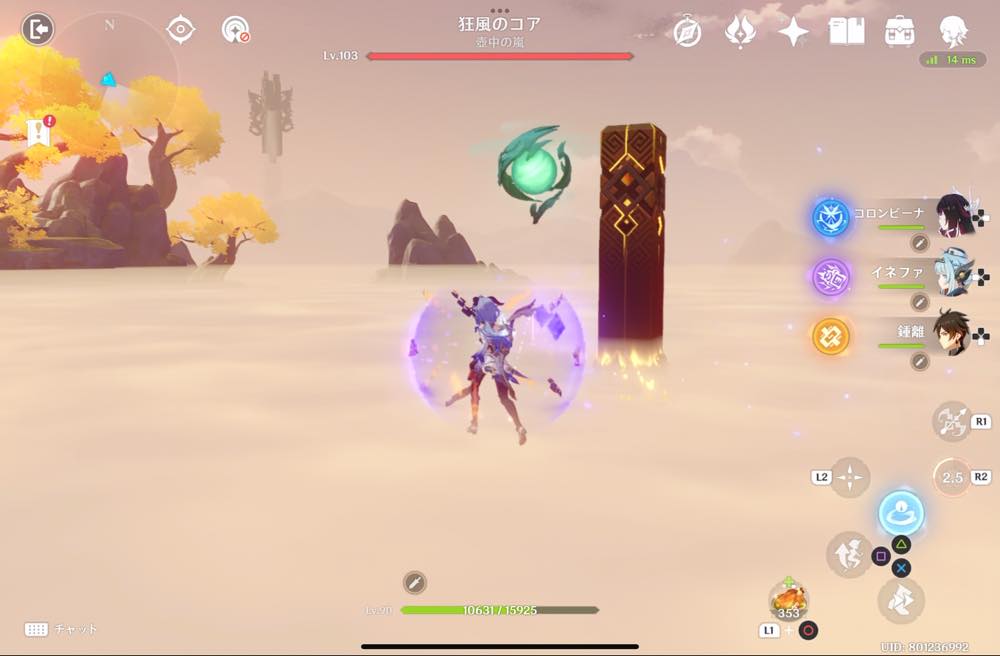
Task: Open the backpack inventory
Action: 900,32
